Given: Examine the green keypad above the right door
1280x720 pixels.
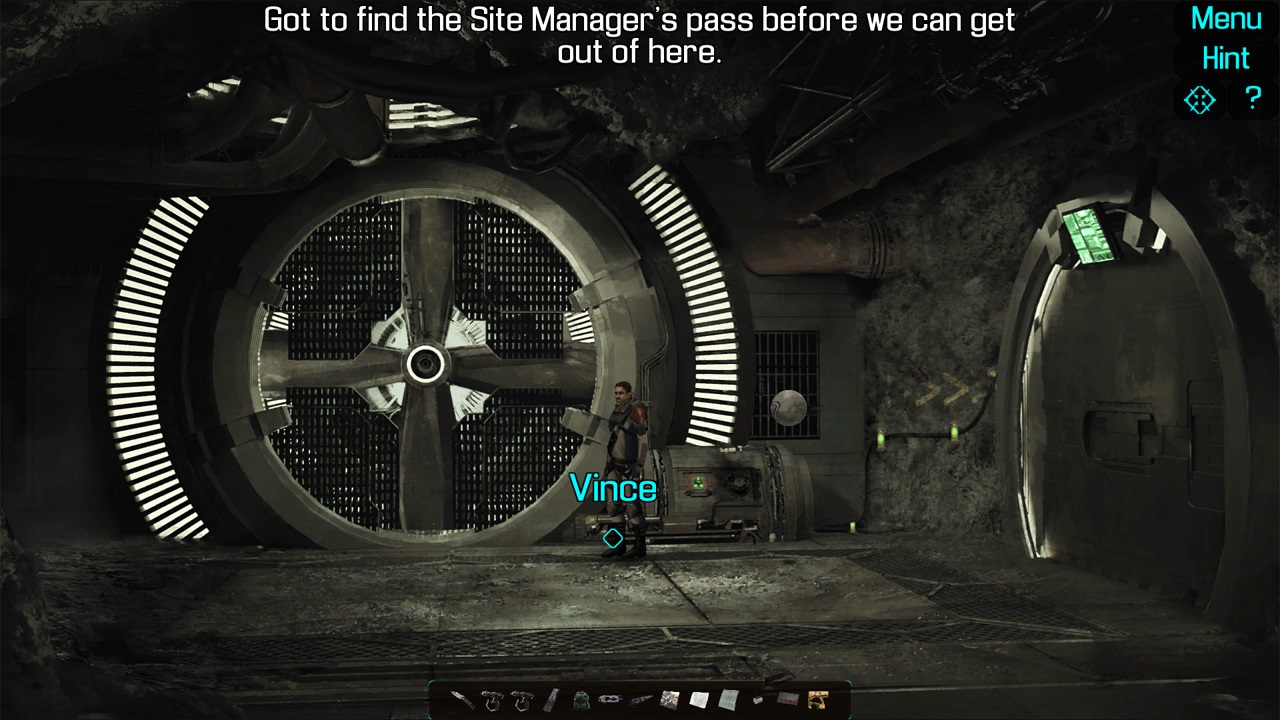Looking at the screenshot, I should click(1089, 234).
